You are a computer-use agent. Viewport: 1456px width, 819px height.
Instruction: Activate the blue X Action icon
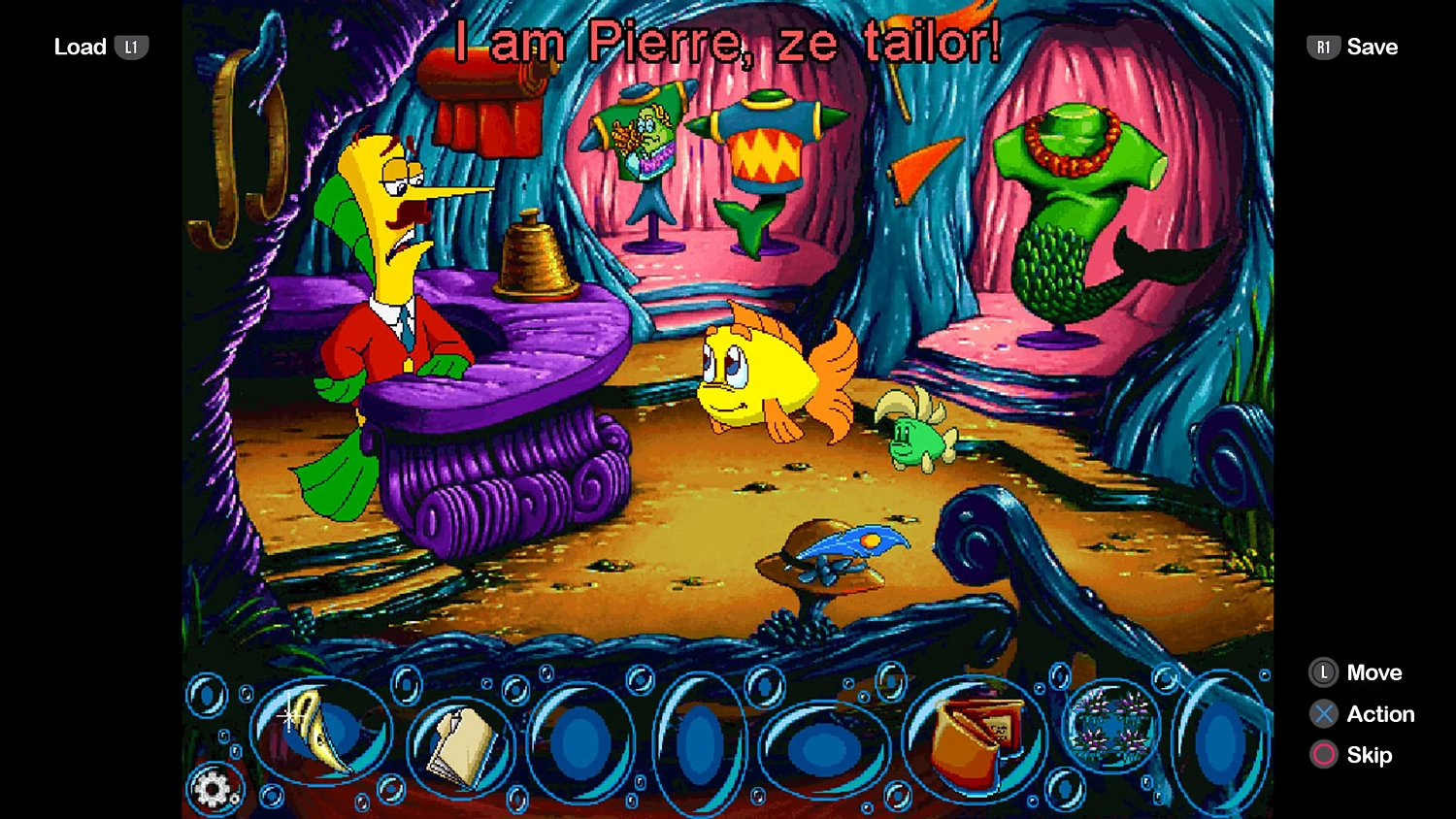pyautogui.click(x=1326, y=714)
